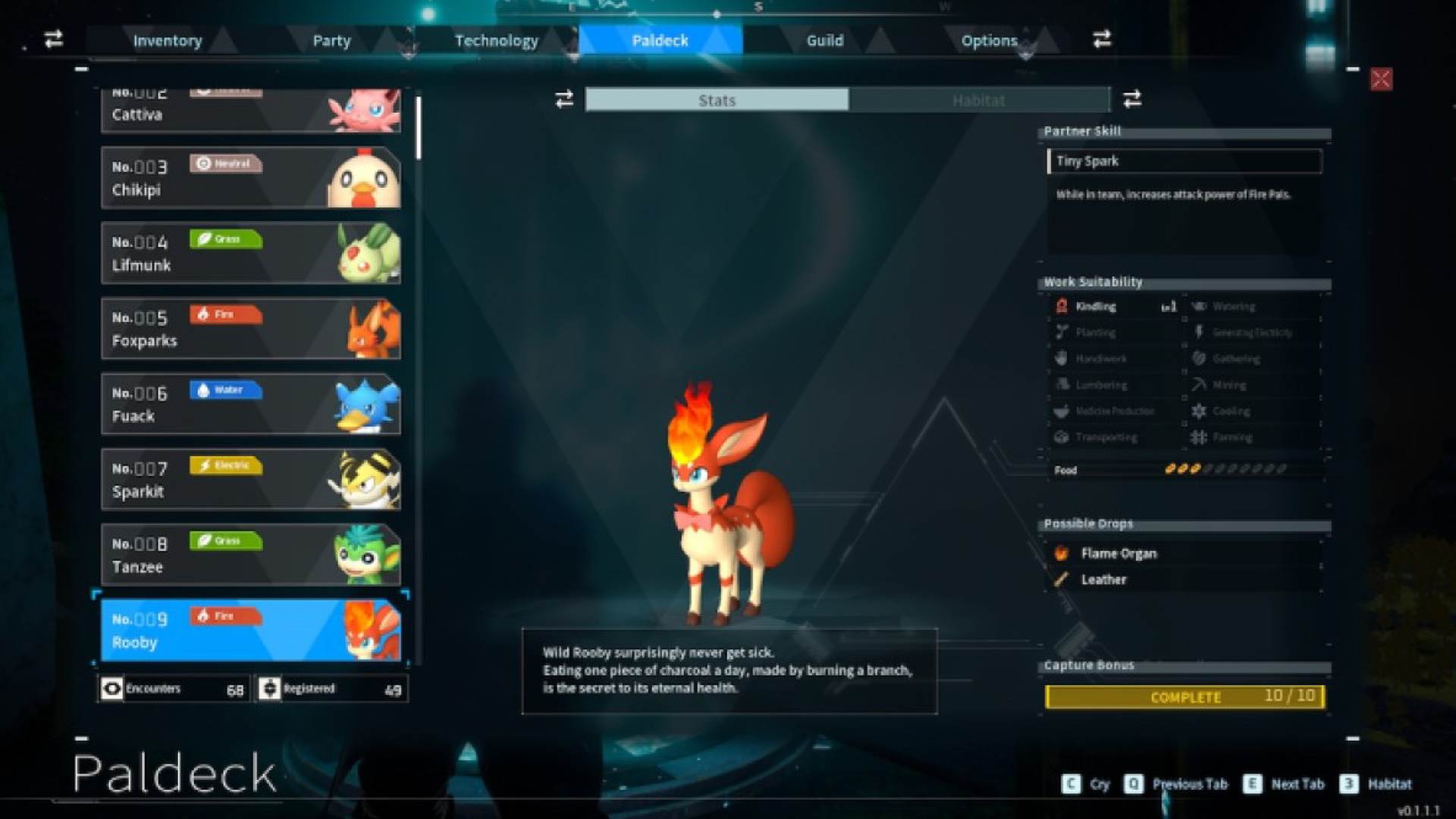Open the Fuack entry
The image size is (1456, 819).
tap(250, 403)
